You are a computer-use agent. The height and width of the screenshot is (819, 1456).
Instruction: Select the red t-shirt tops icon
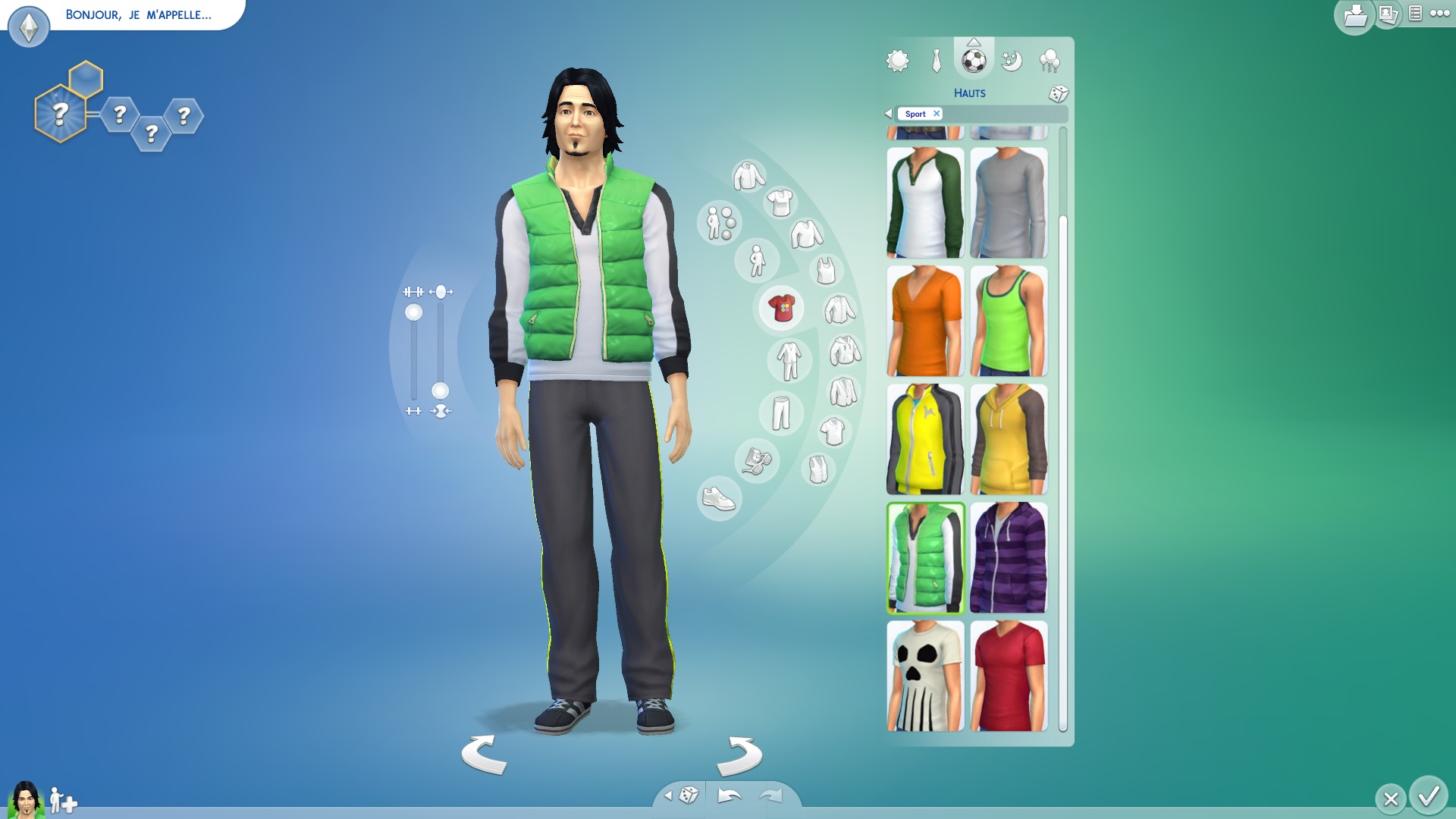tap(783, 307)
